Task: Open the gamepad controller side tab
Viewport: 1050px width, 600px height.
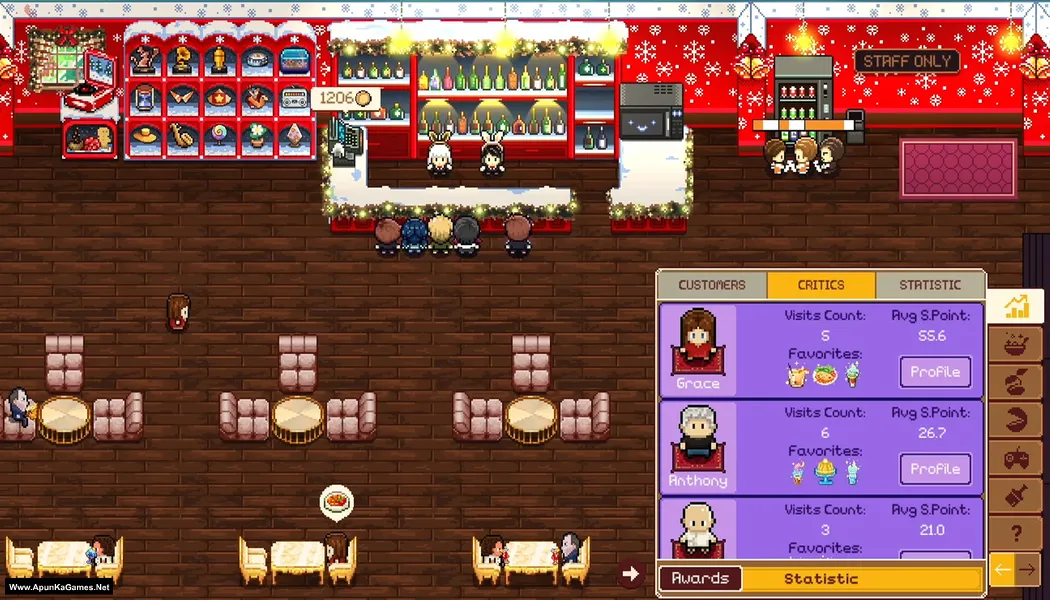Action: click(1016, 459)
